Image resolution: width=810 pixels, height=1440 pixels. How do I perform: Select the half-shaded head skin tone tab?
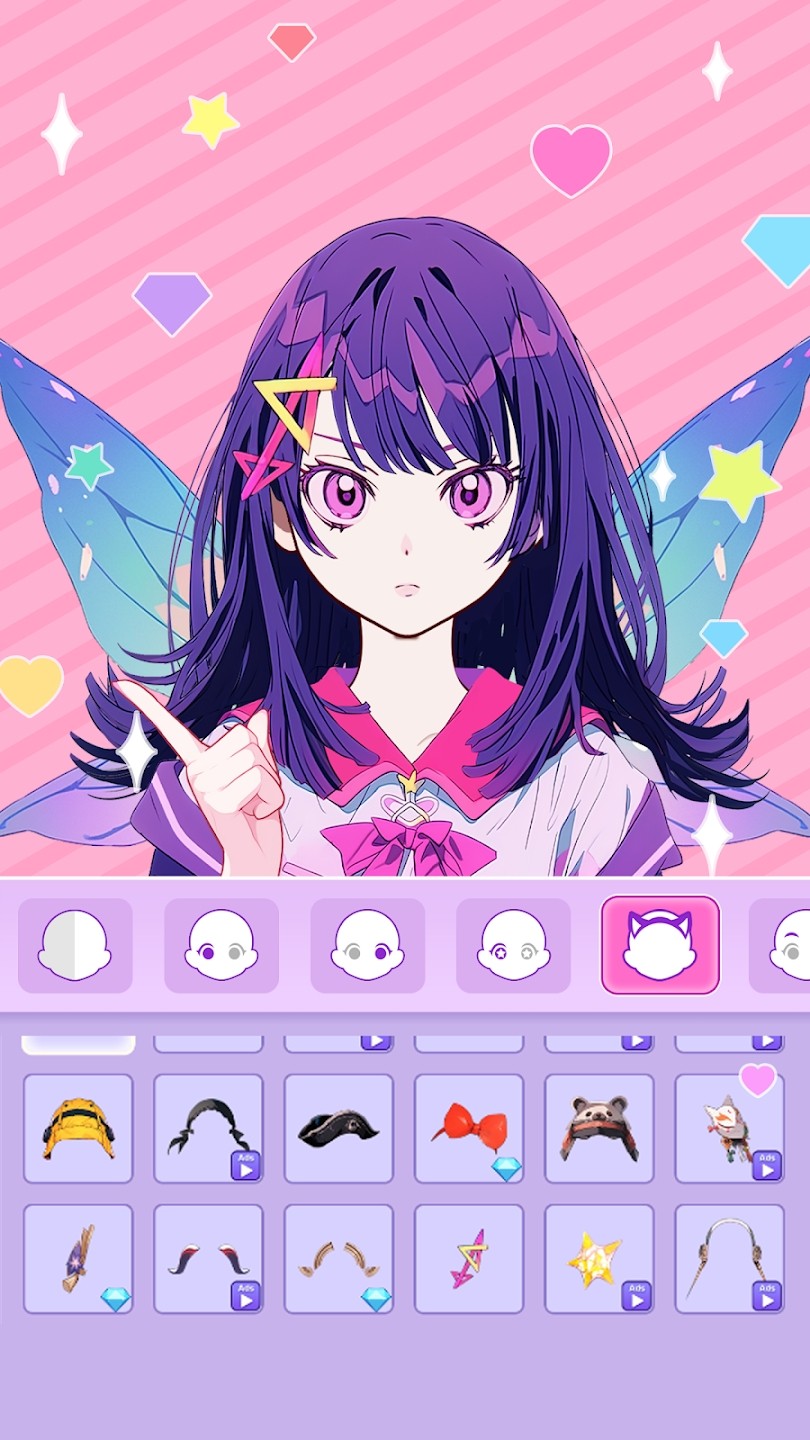tap(75, 945)
